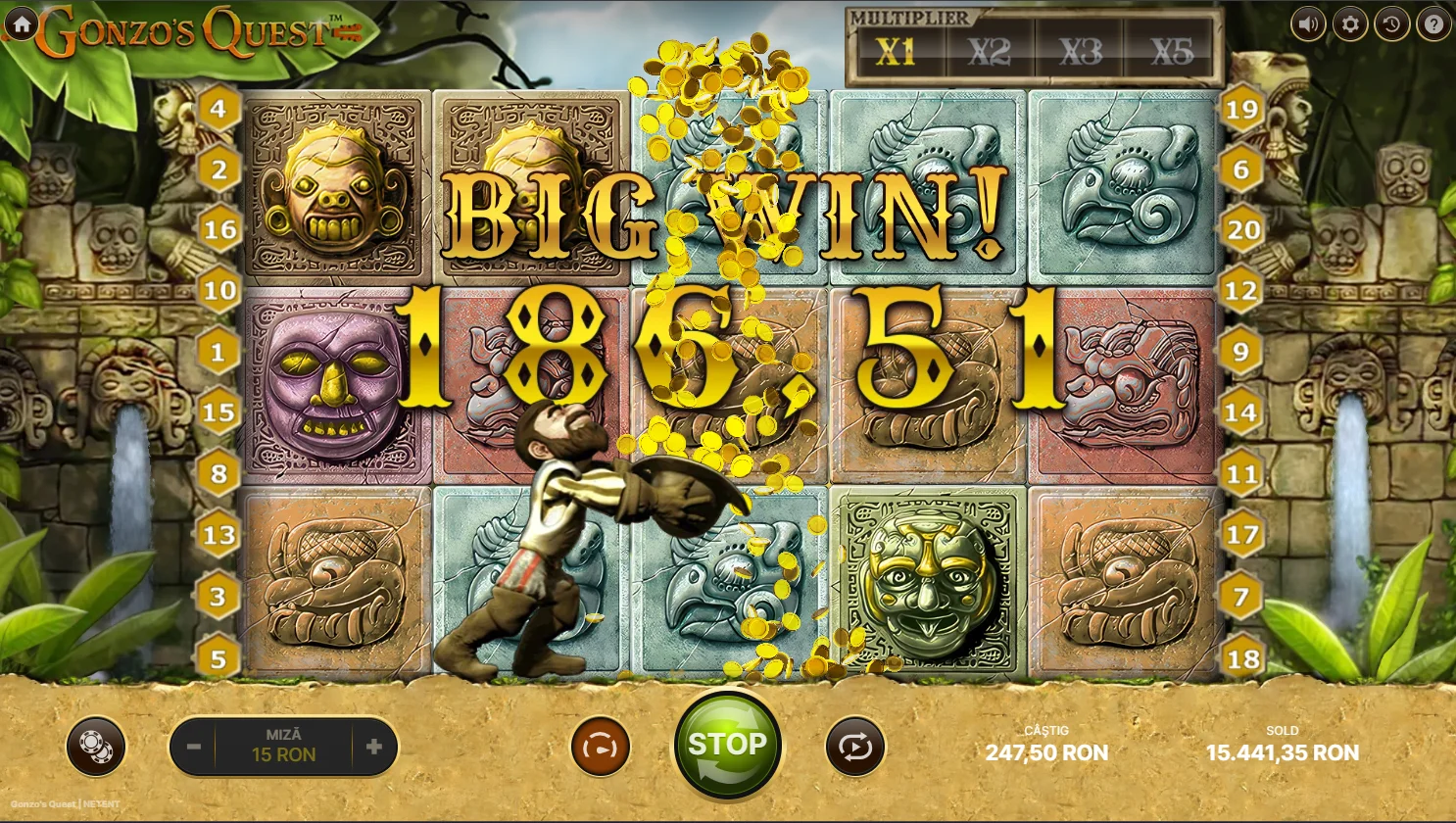The image size is (1456, 823).
Task: Decrease the bet with the minus button
Action: [194, 747]
